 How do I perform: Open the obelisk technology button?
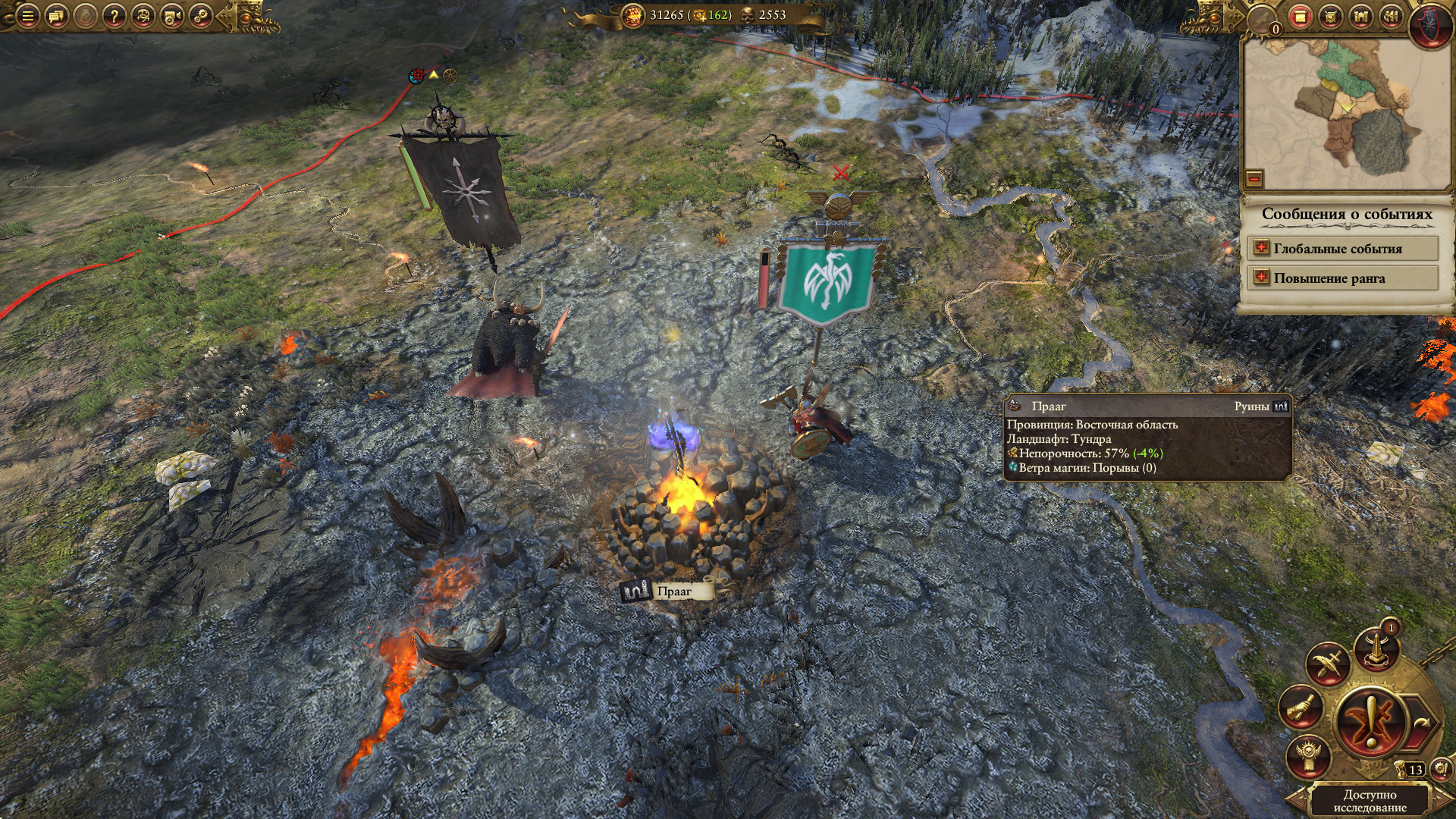point(1377,650)
